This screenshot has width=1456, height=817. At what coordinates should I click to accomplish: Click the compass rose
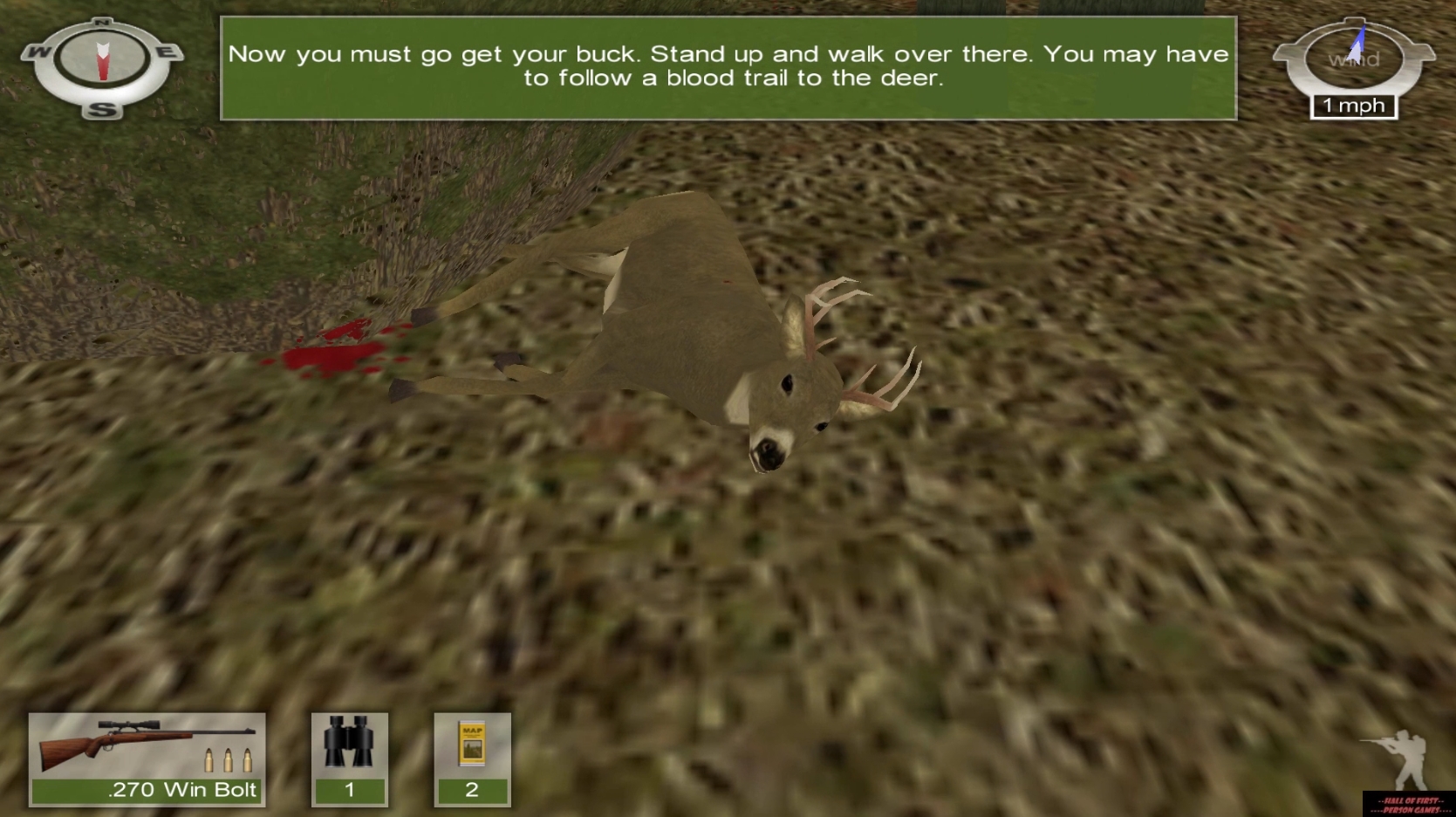102,65
